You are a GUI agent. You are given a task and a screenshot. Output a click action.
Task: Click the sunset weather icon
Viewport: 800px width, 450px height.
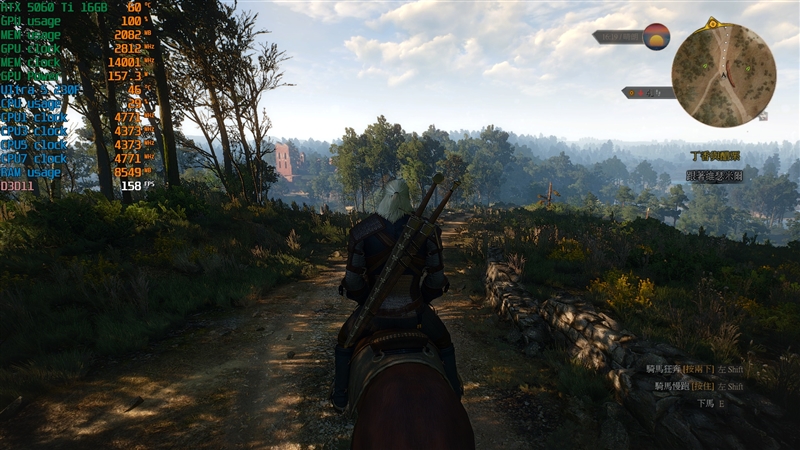pos(656,37)
